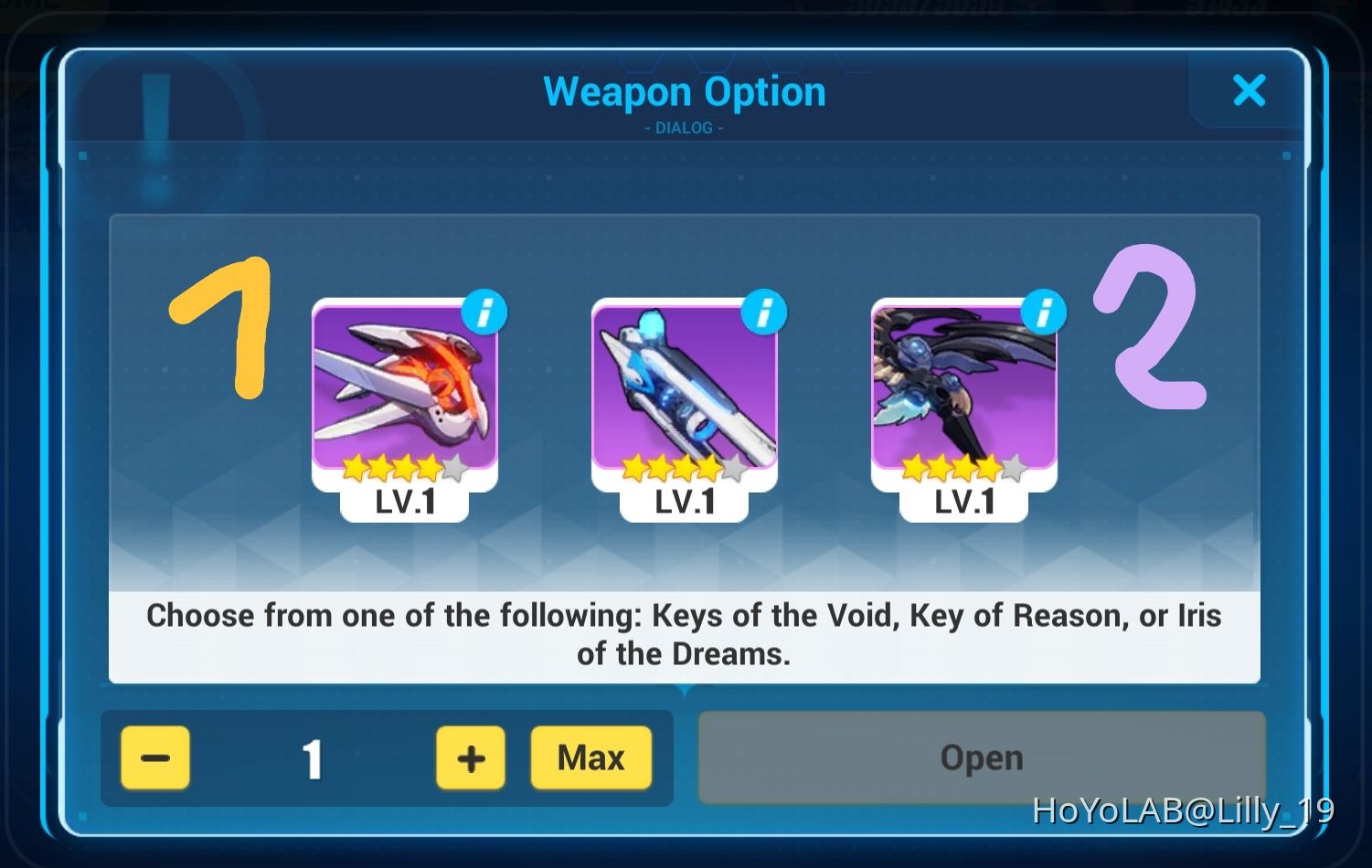Tap the Weapon Option dialog title
The width and height of the screenshot is (1372, 868).
point(685,90)
